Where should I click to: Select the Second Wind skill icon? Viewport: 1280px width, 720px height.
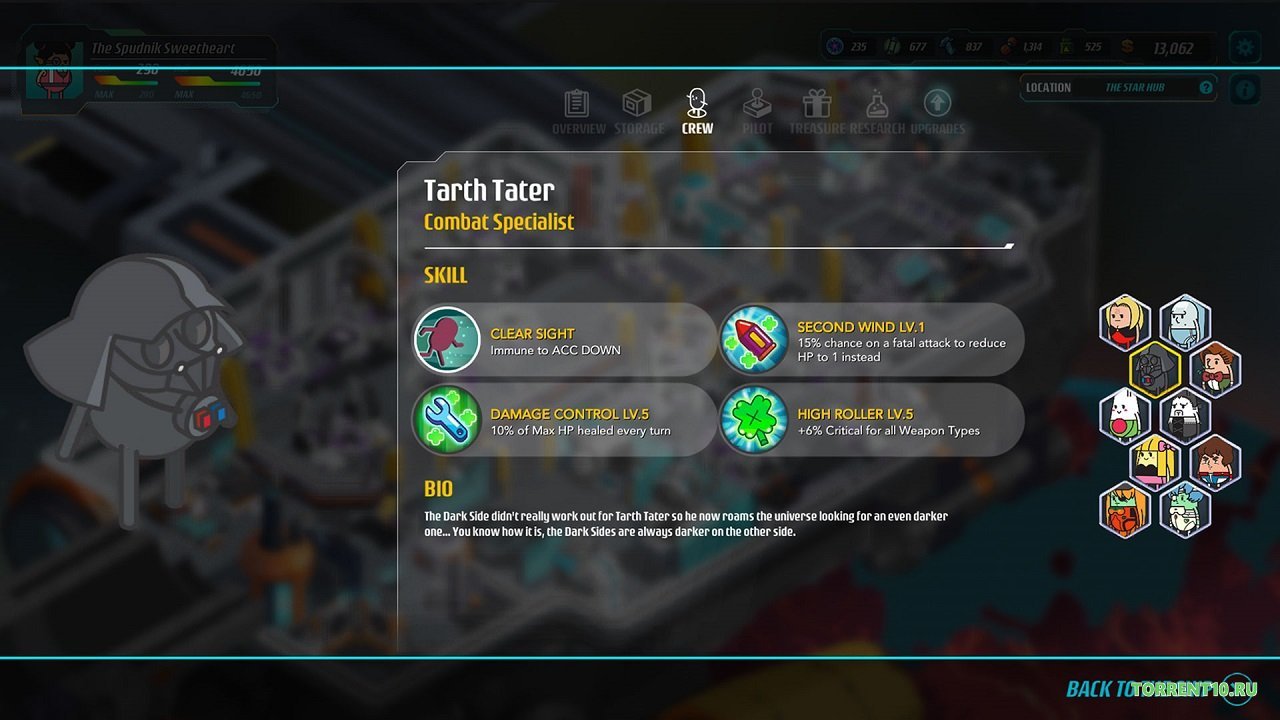pos(754,340)
